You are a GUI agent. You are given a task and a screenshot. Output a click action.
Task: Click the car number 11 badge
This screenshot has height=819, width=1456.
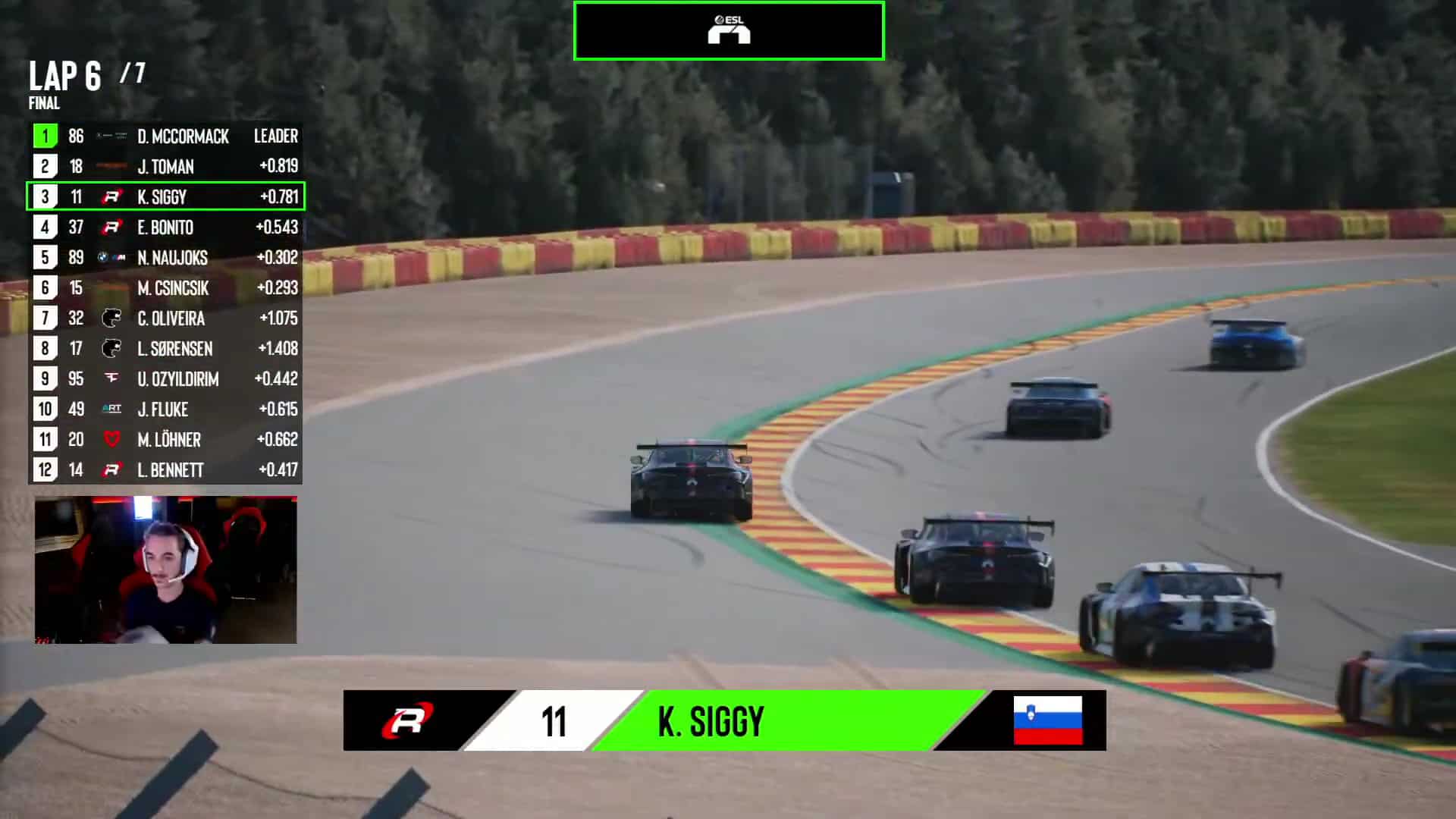tap(554, 720)
